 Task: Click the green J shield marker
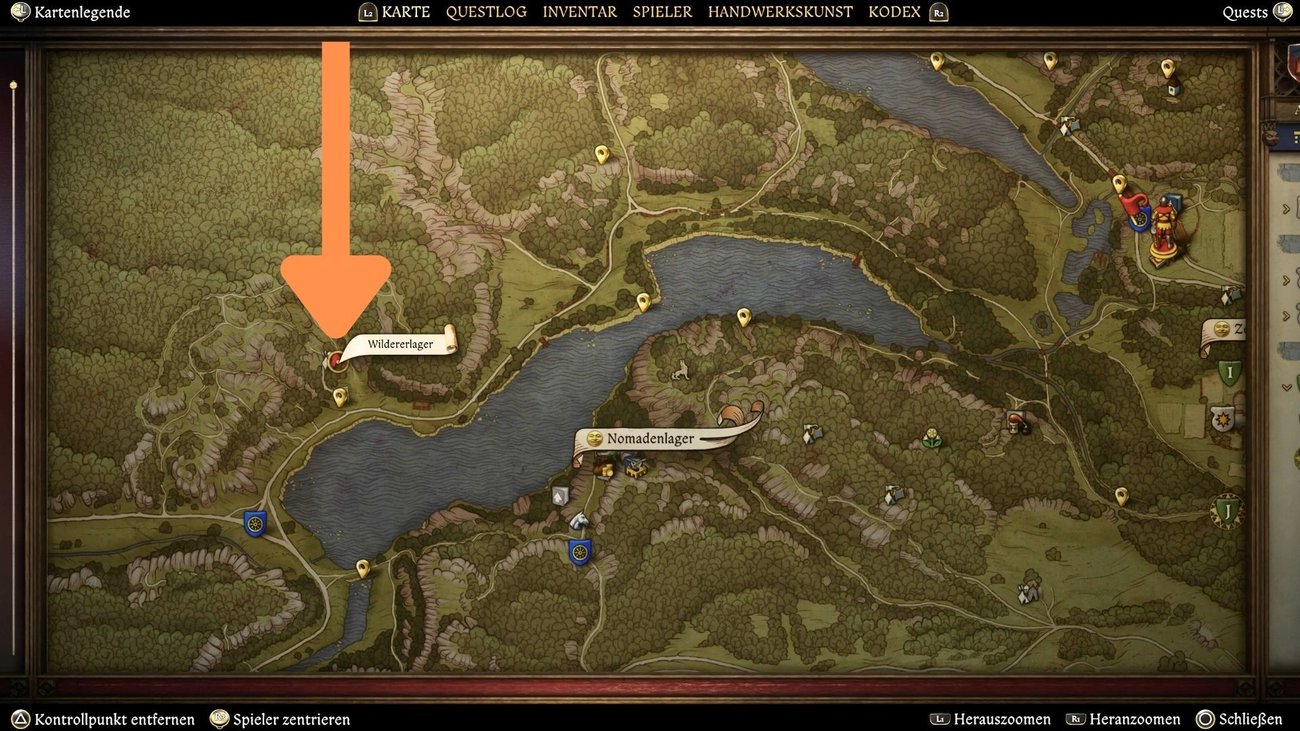point(1227,511)
